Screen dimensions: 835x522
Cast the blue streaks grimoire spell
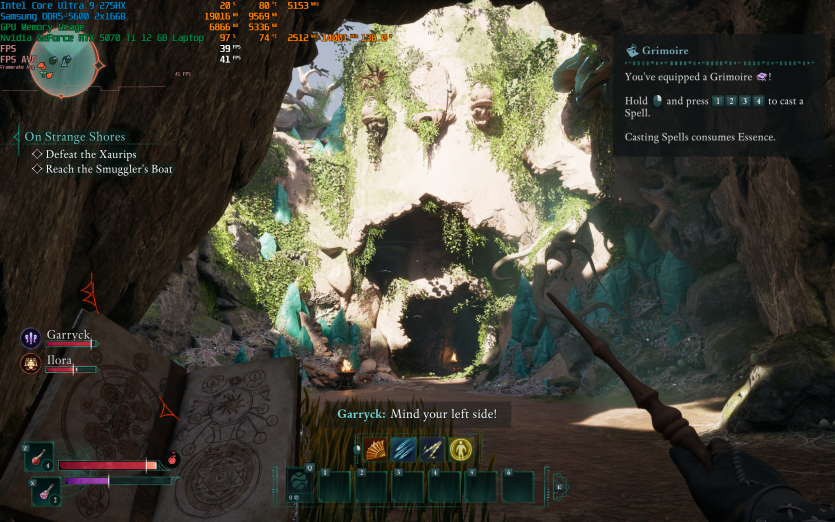(x=404, y=450)
